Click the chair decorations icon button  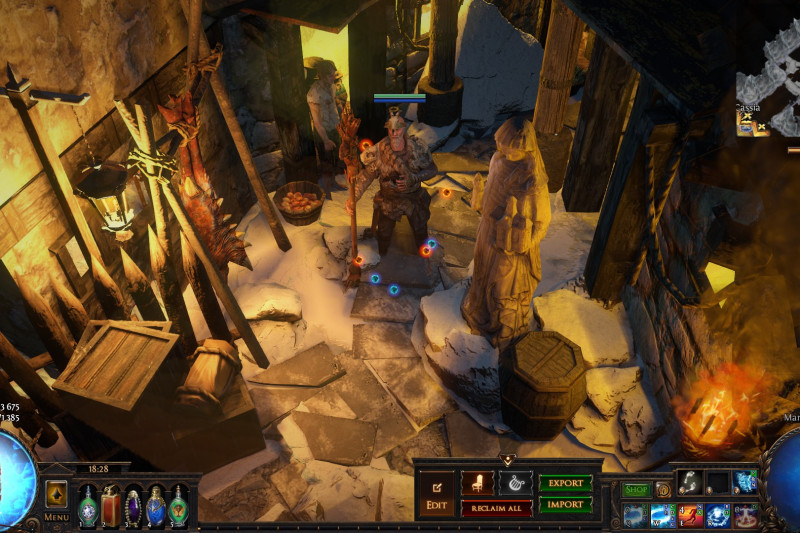point(477,483)
